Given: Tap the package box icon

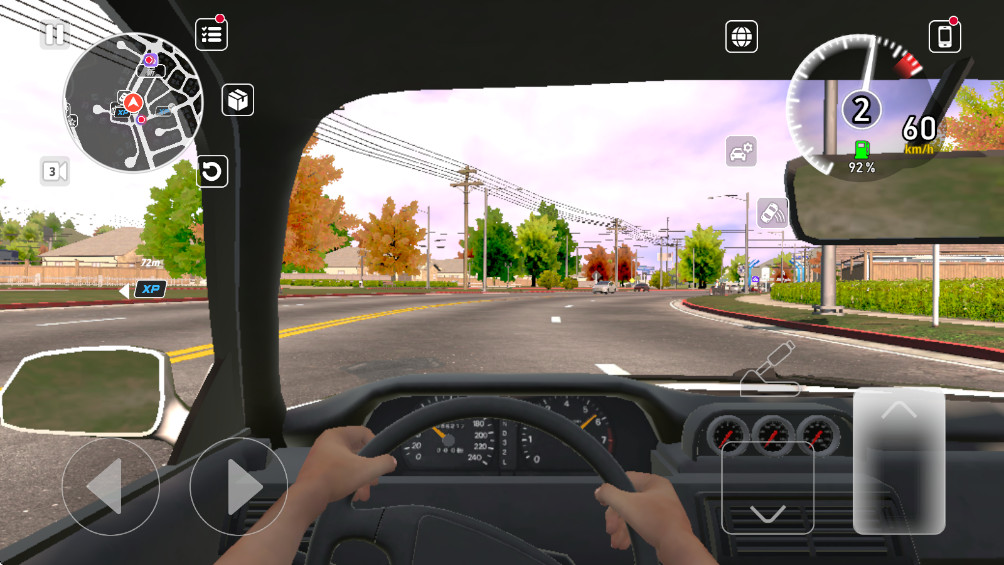Looking at the screenshot, I should (237, 100).
